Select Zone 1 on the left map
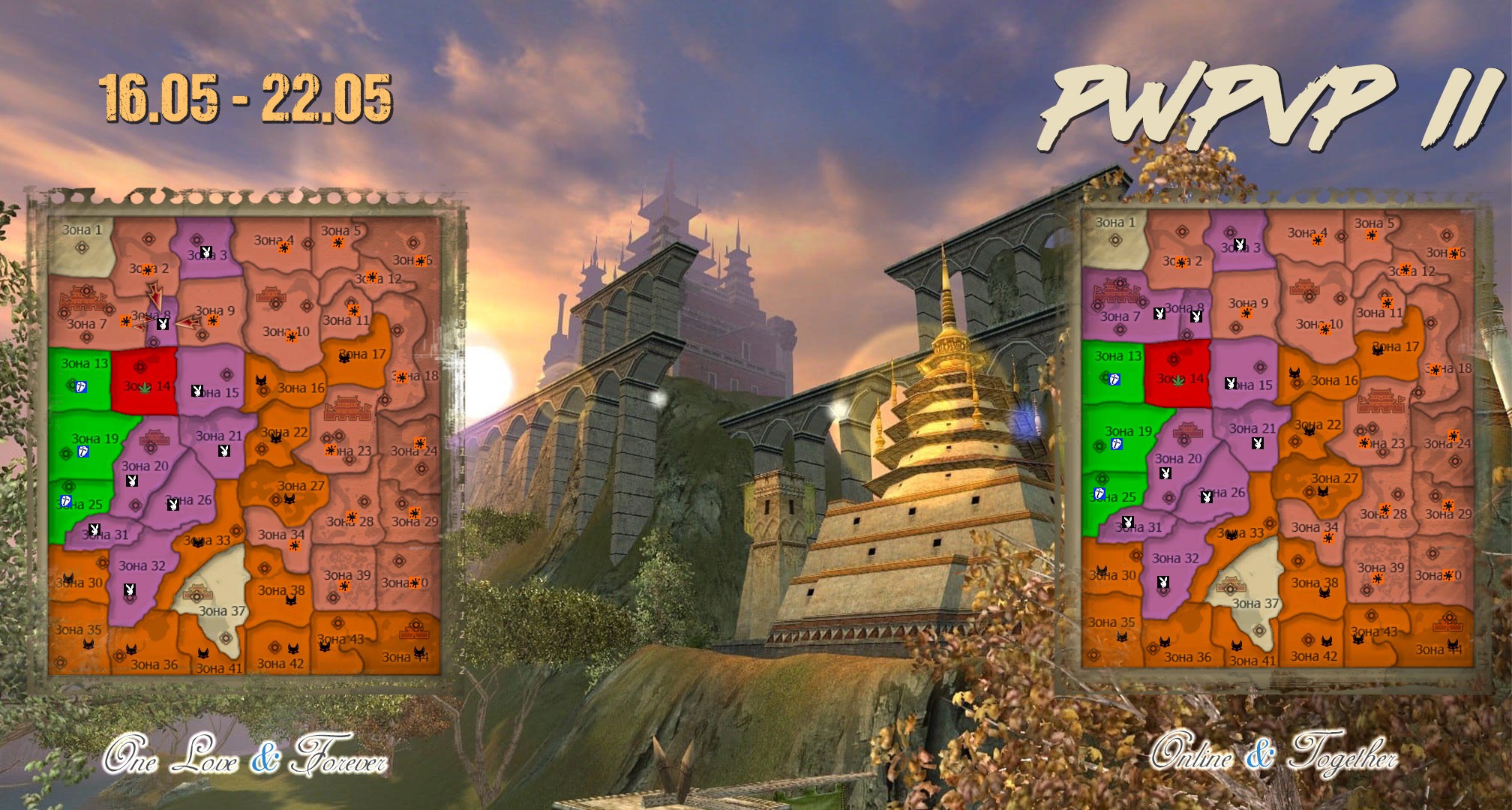The width and height of the screenshot is (1512, 810). point(80,244)
